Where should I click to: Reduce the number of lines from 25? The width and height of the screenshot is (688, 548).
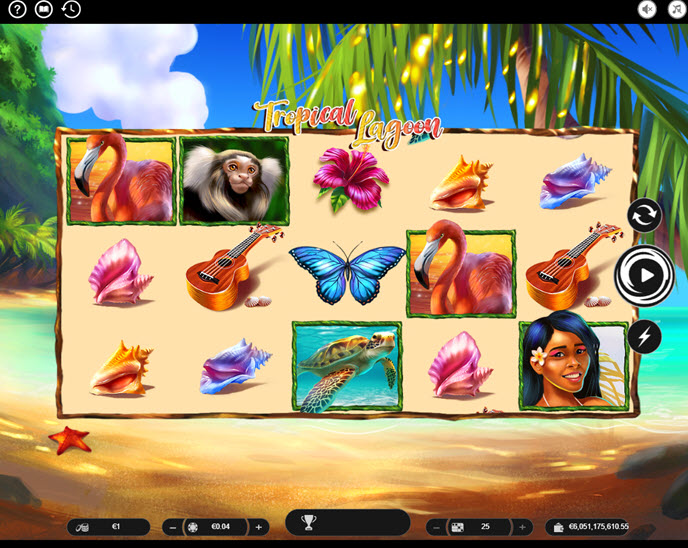(x=437, y=527)
